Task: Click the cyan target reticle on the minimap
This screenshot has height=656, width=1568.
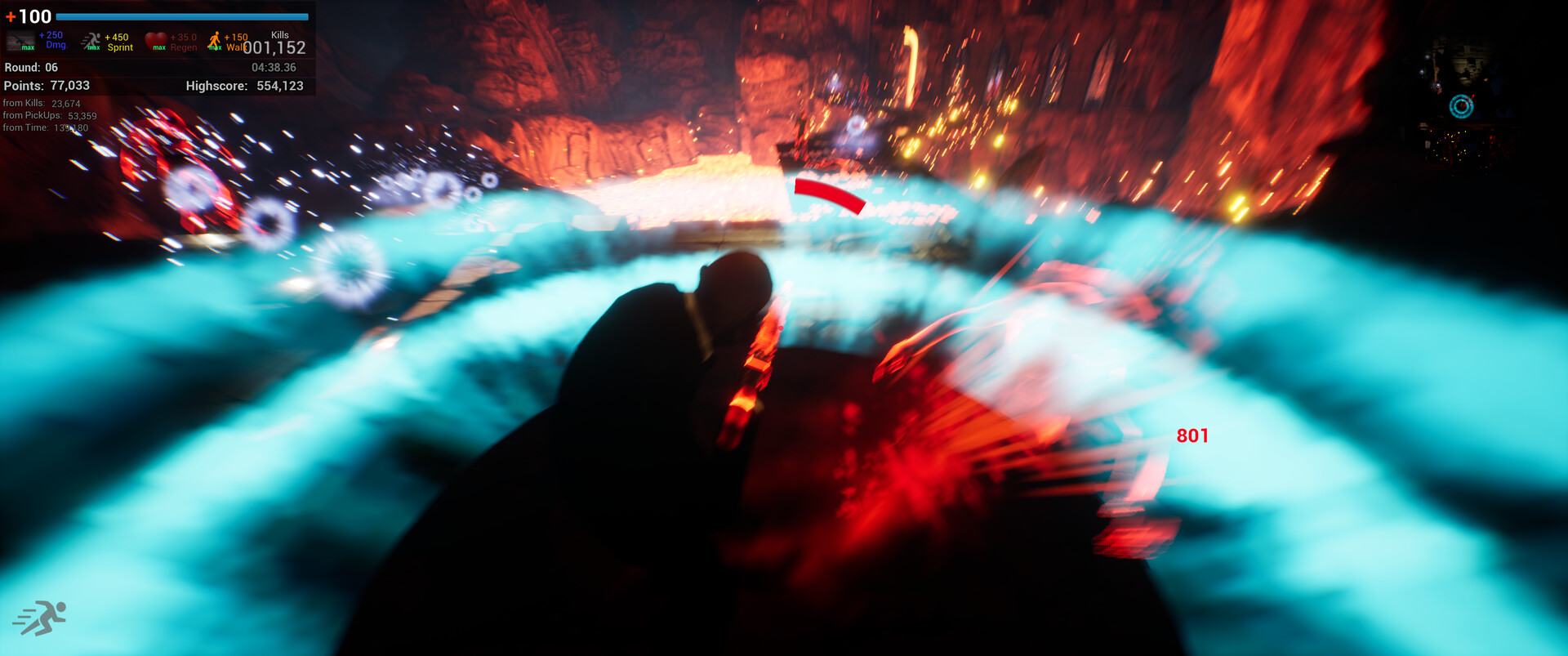Action: tap(1461, 105)
